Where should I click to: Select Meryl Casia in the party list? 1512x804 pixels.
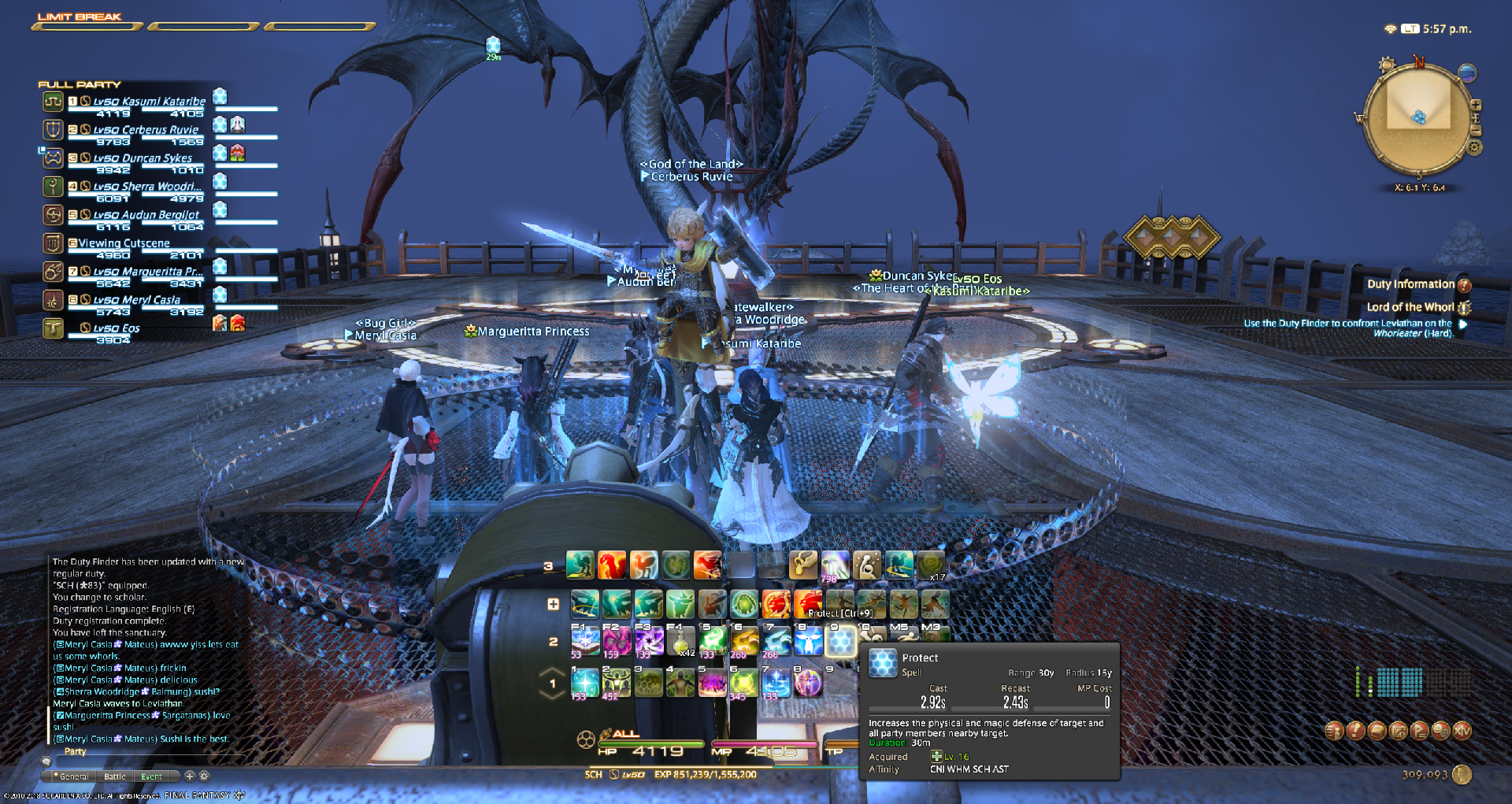click(137, 300)
